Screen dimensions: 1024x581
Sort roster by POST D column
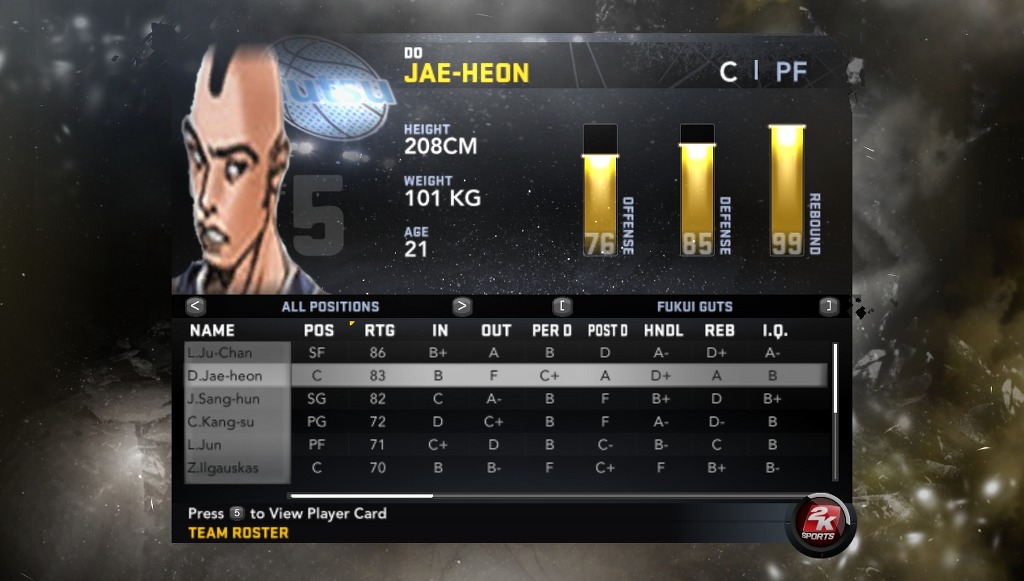click(608, 330)
